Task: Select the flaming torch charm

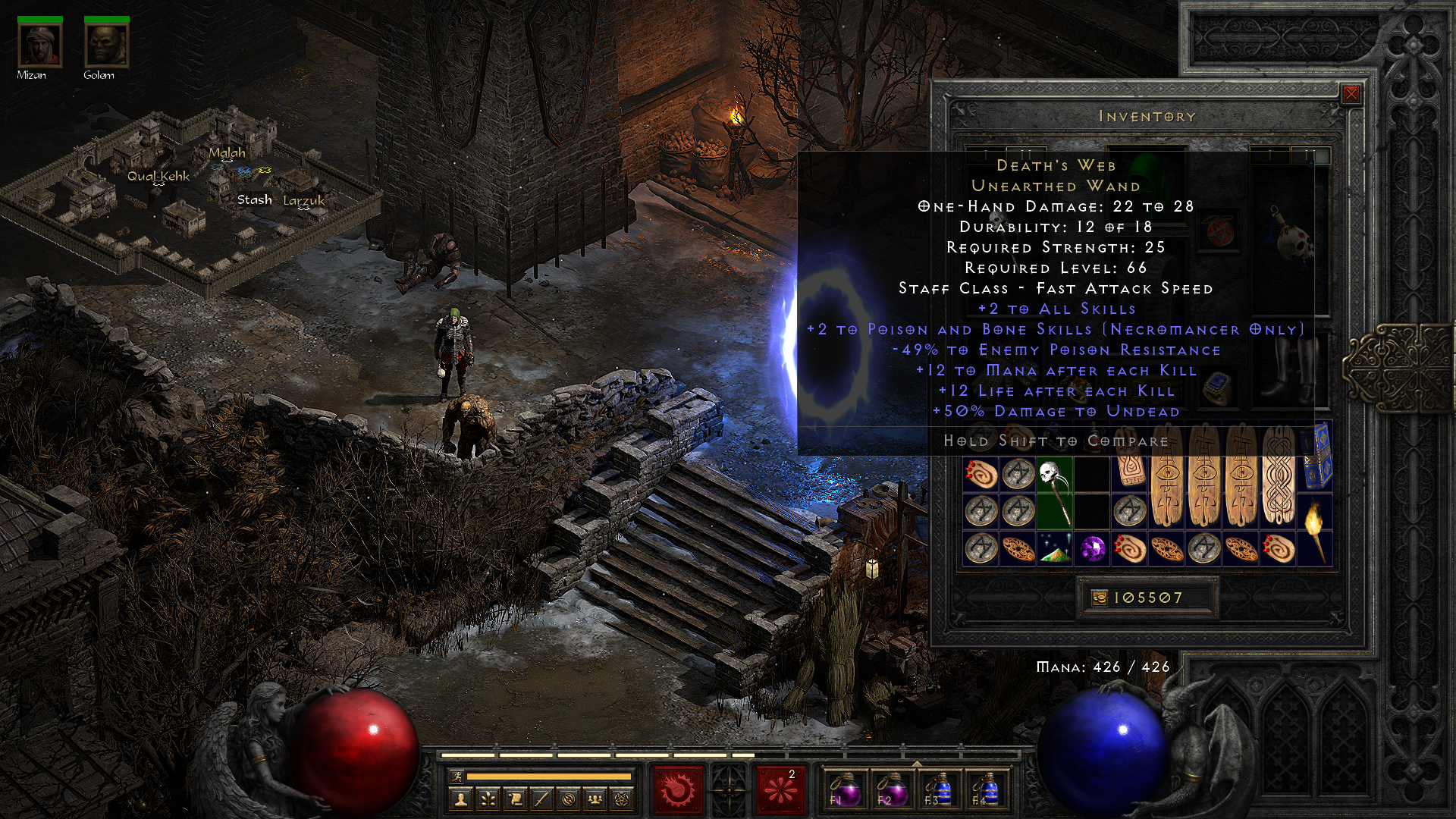Action: coord(1314,529)
